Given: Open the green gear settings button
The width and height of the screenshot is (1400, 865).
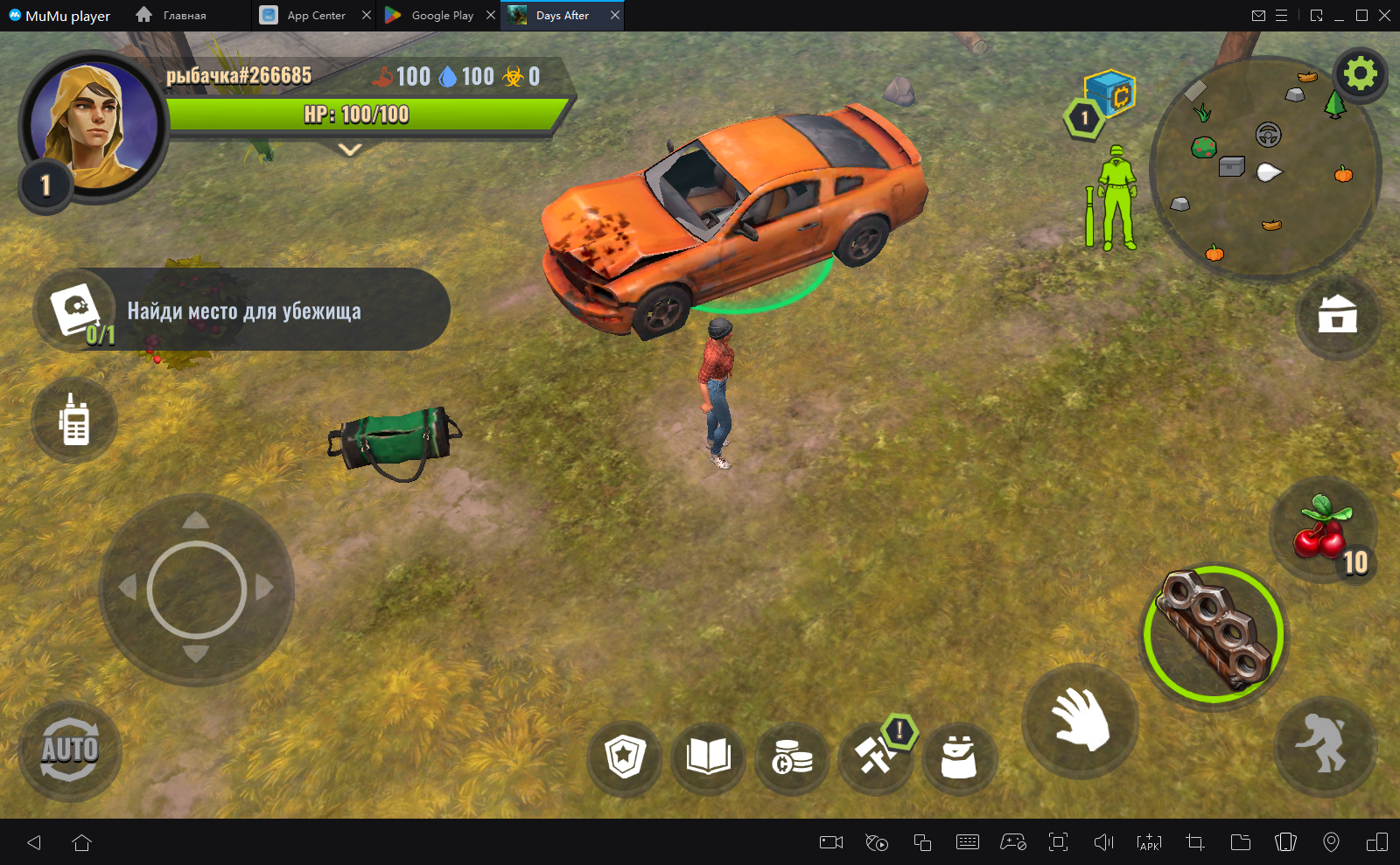Looking at the screenshot, I should (1360, 74).
